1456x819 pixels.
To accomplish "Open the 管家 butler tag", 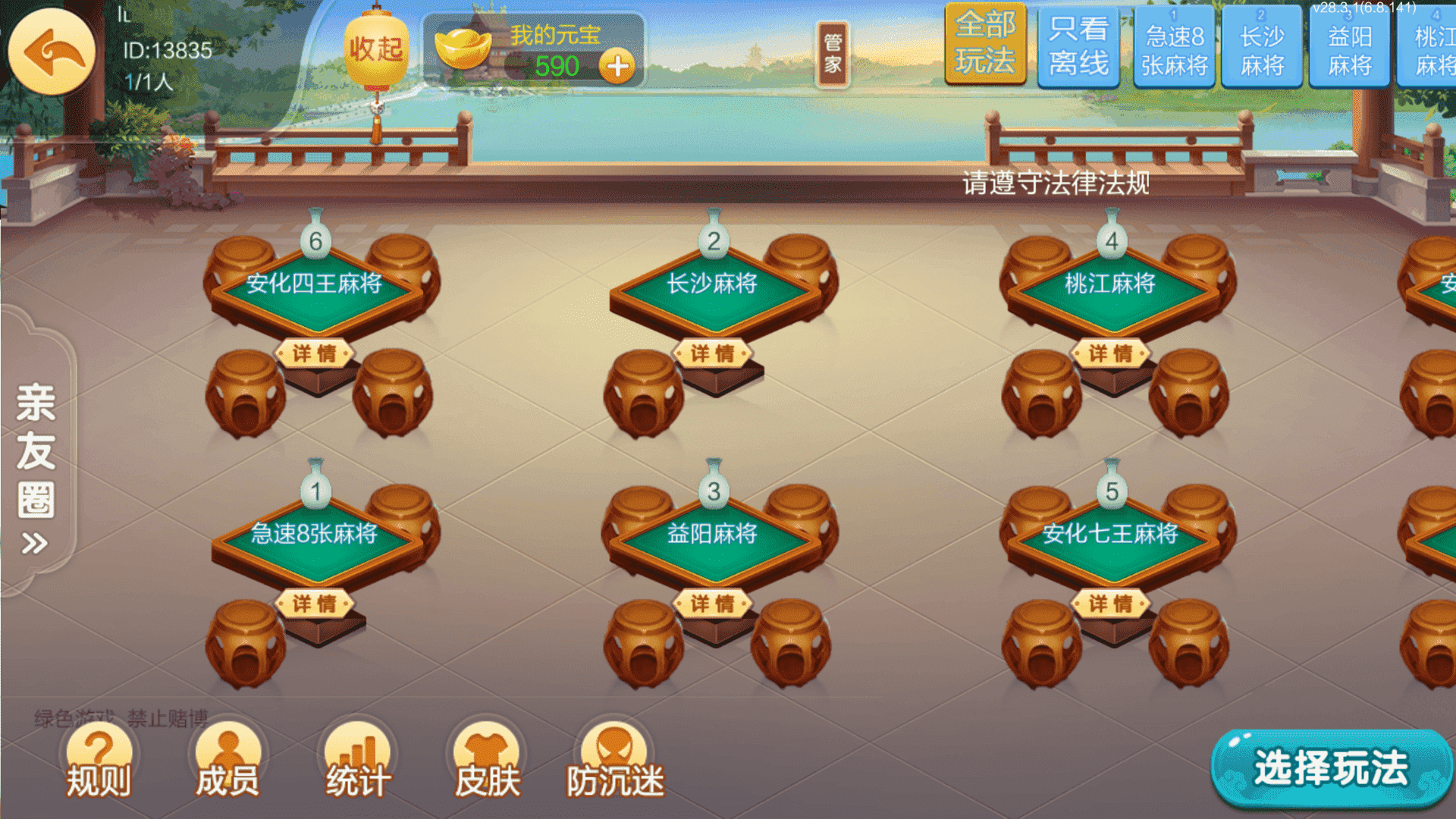I will [833, 53].
